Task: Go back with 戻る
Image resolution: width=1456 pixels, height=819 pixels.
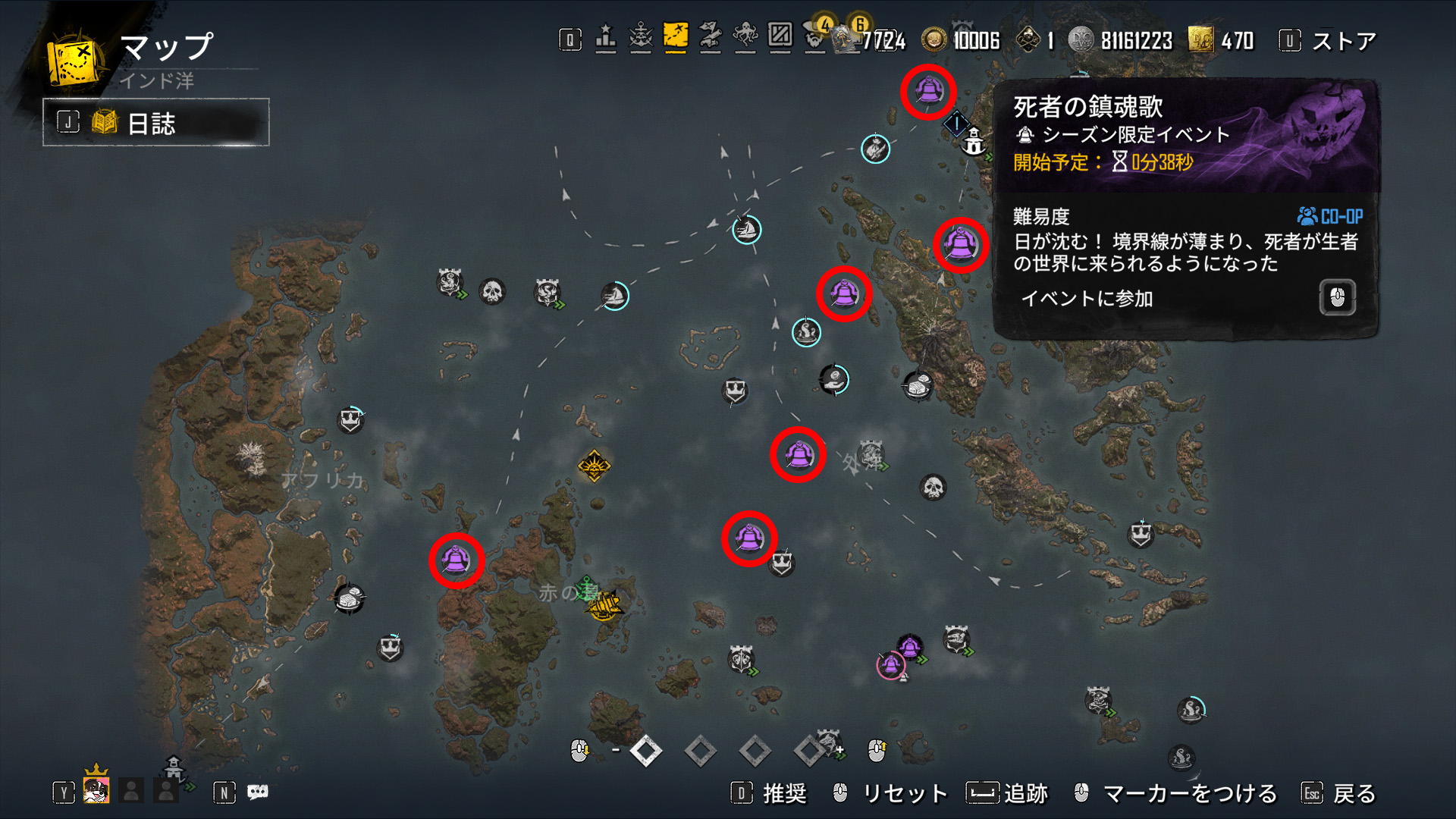Action: (x=1354, y=793)
